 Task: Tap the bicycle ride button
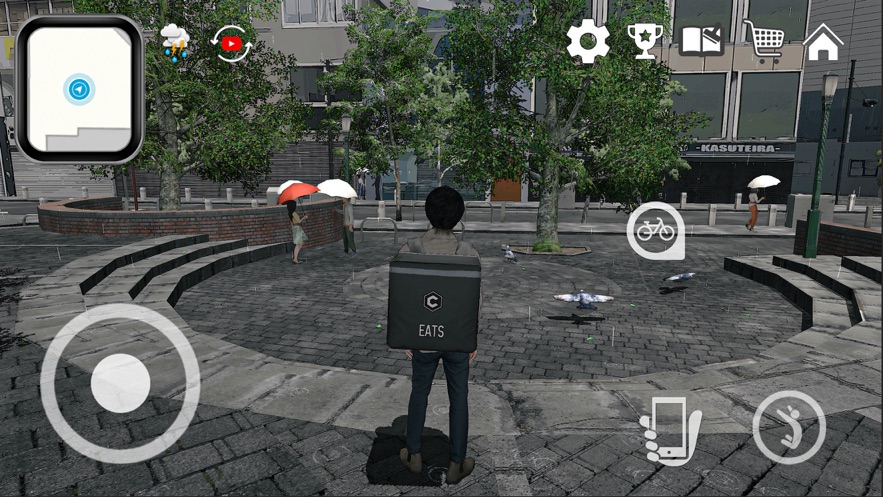655,231
